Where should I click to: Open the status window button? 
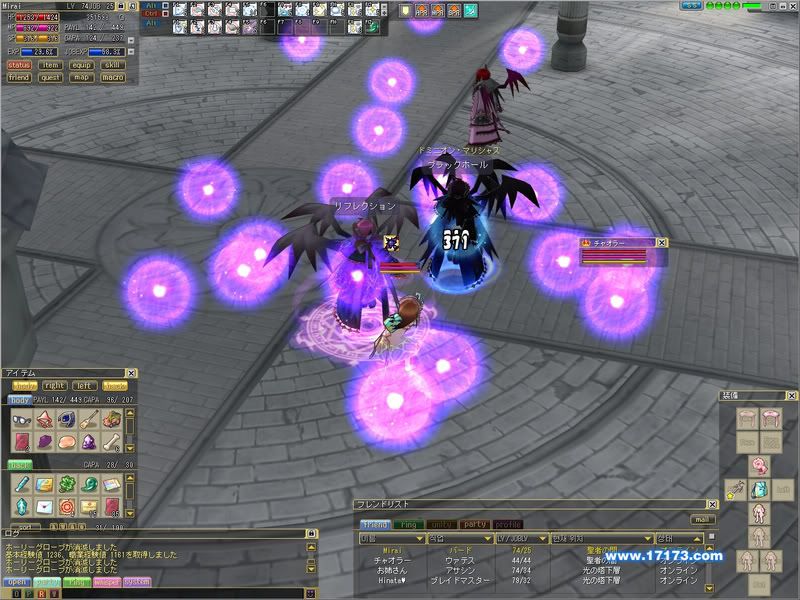tap(19, 64)
